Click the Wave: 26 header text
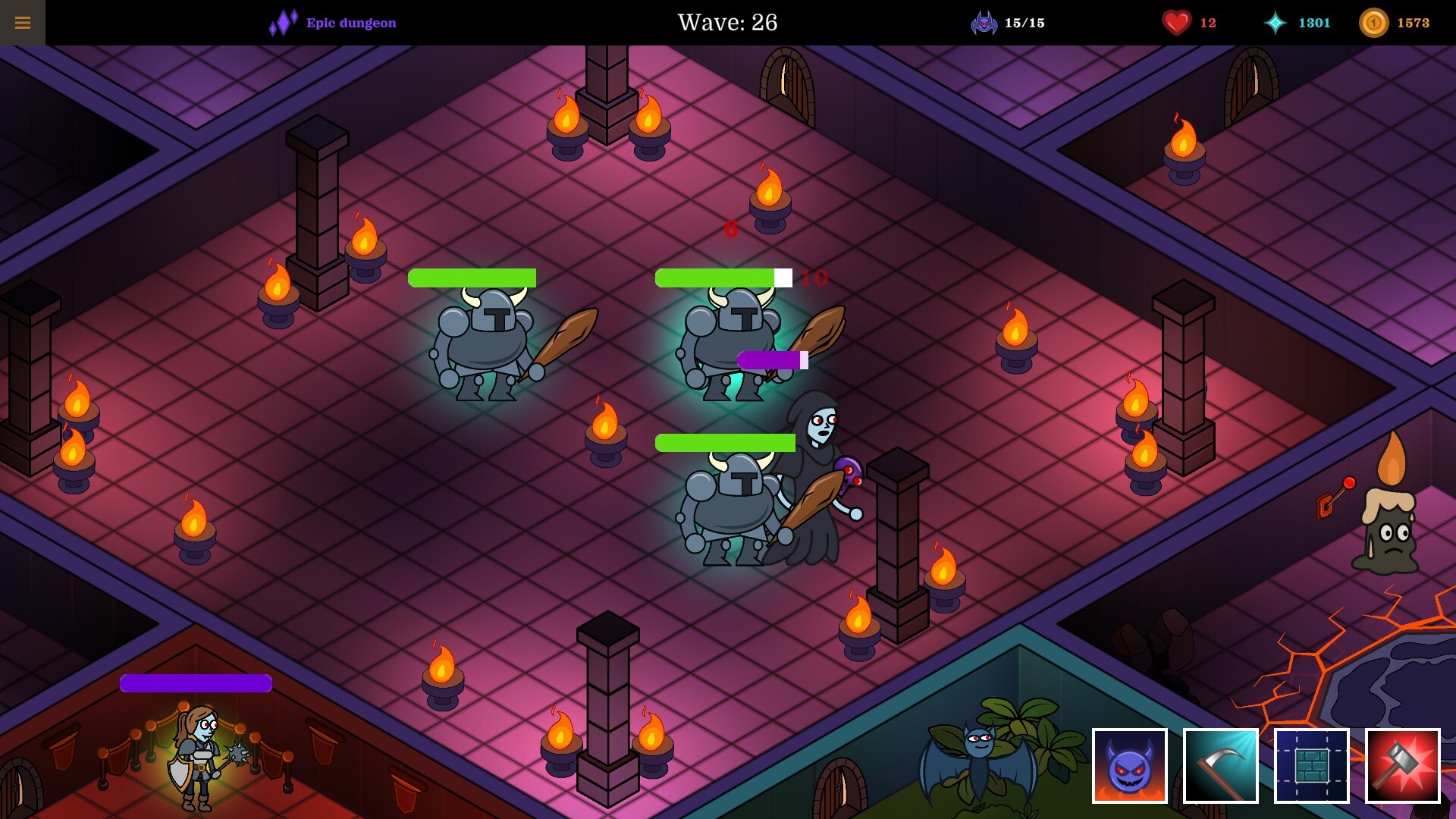This screenshot has width=1456, height=819. tap(727, 24)
